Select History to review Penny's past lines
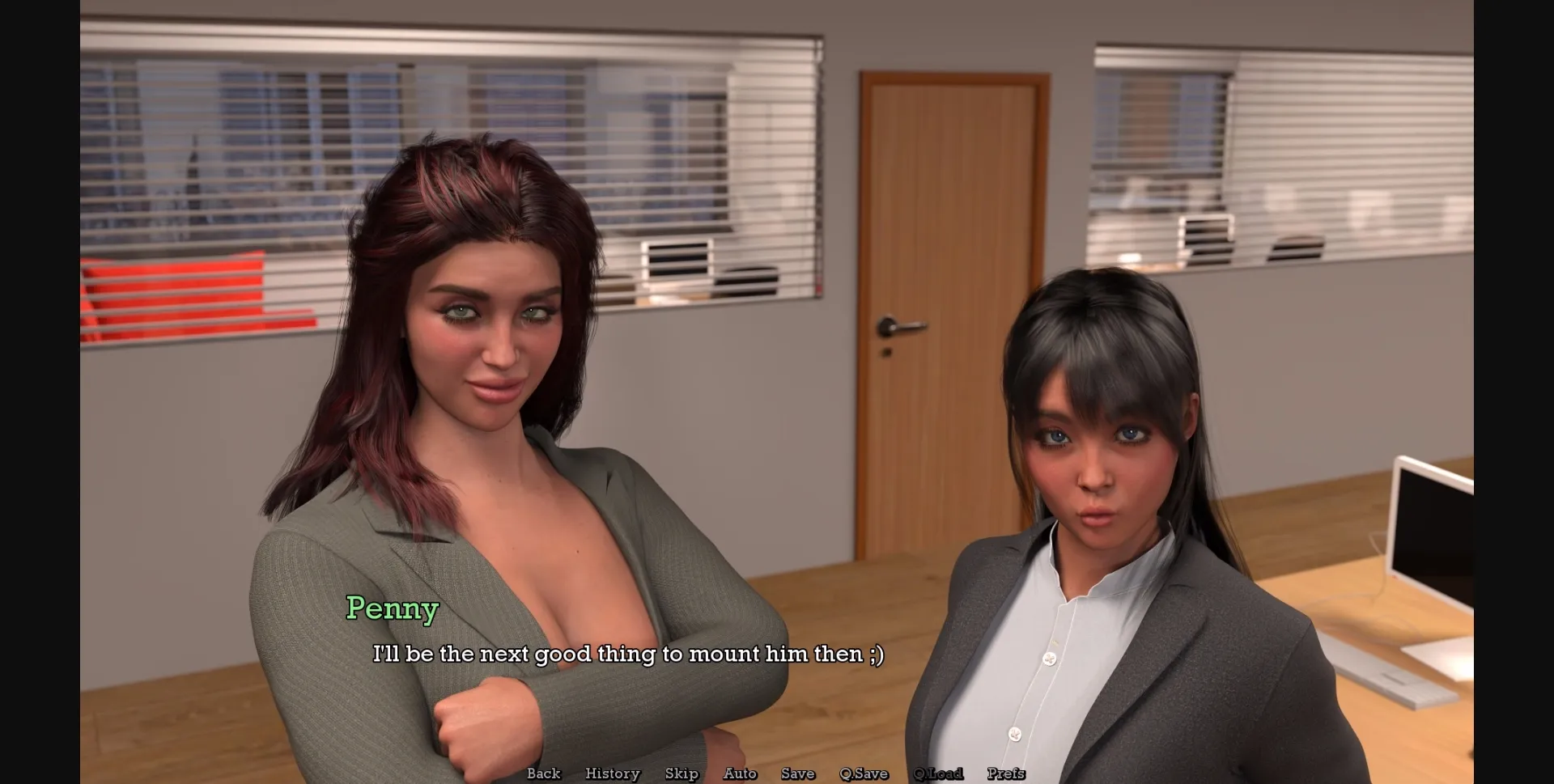This screenshot has width=1554, height=784. (x=613, y=773)
